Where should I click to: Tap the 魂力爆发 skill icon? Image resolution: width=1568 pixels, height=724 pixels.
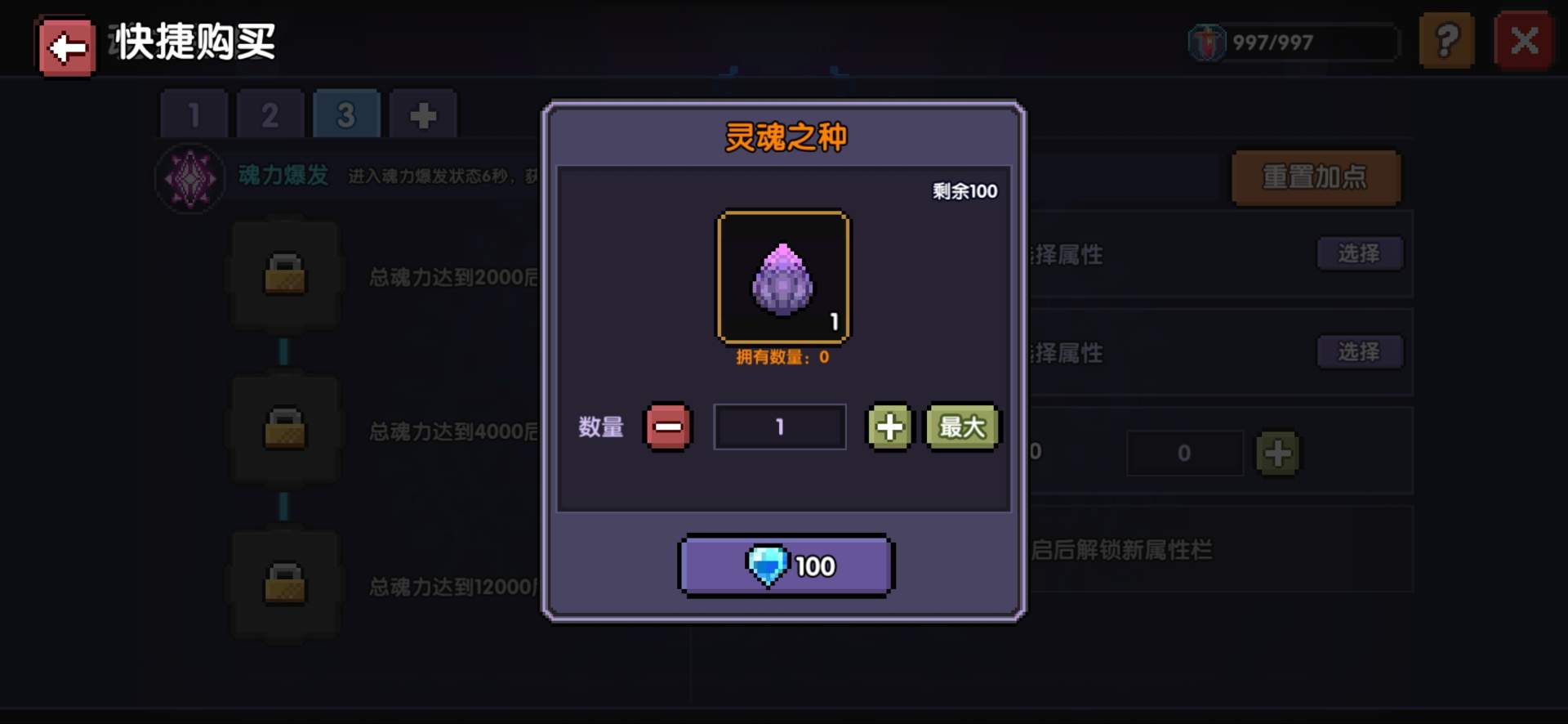(x=189, y=177)
